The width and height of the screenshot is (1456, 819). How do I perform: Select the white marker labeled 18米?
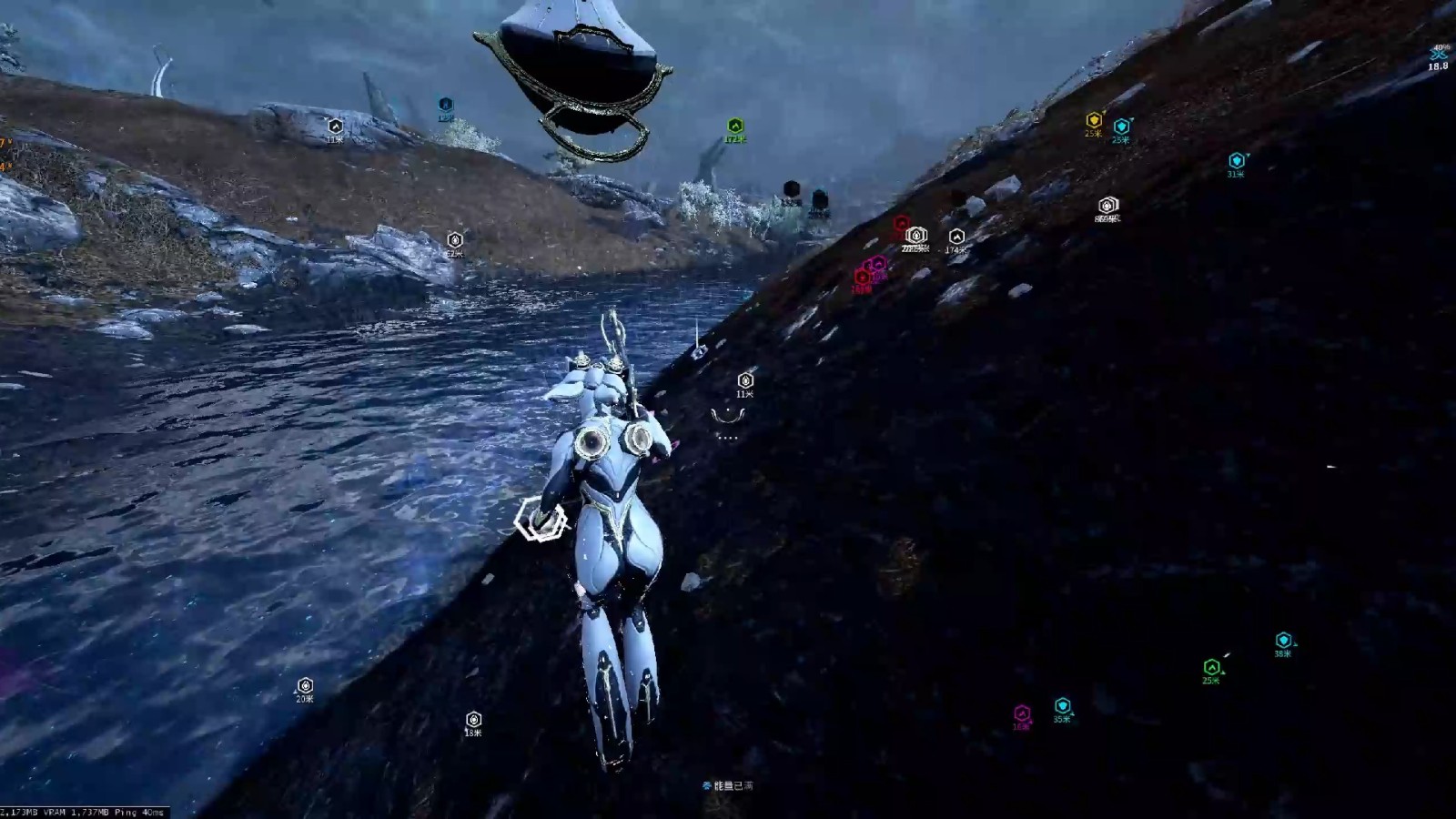(473, 720)
